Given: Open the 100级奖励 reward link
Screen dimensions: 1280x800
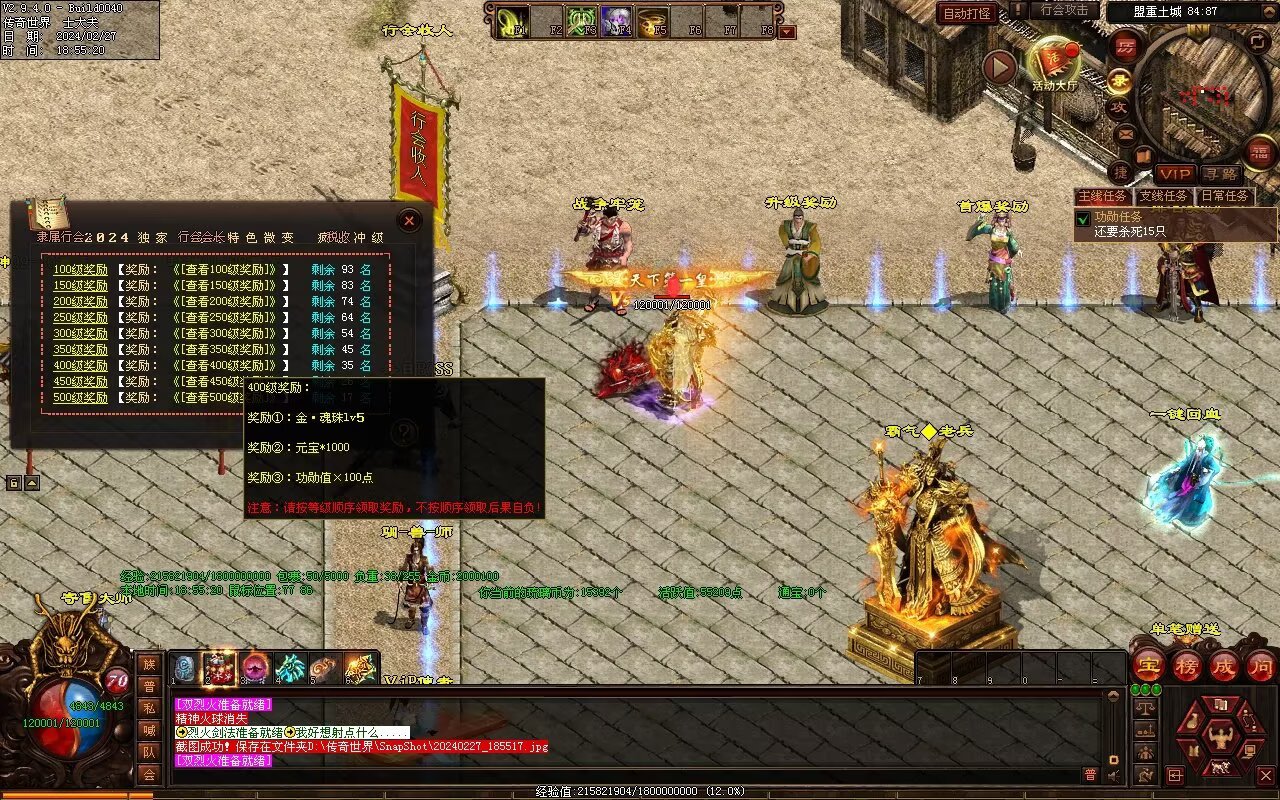Looking at the screenshot, I should (80, 270).
